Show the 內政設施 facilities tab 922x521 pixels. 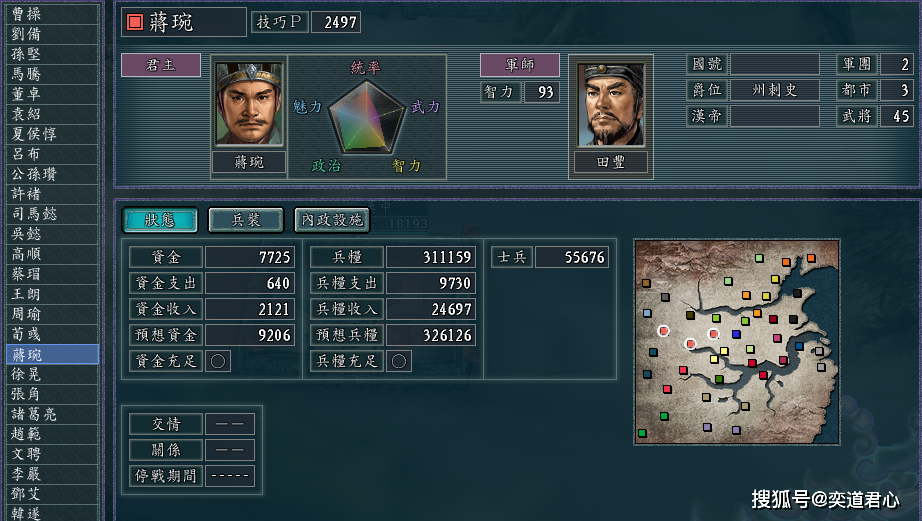click(331, 220)
